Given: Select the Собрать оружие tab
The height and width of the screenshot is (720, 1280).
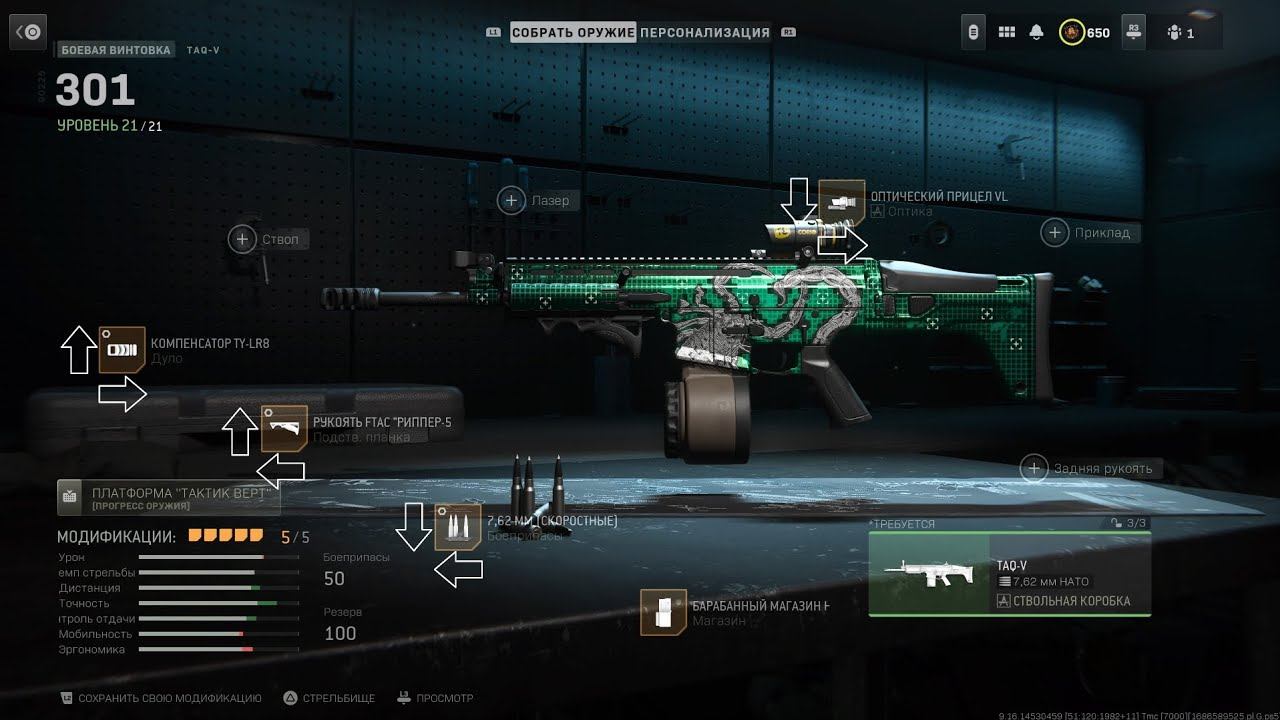Looking at the screenshot, I should (x=573, y=32).
